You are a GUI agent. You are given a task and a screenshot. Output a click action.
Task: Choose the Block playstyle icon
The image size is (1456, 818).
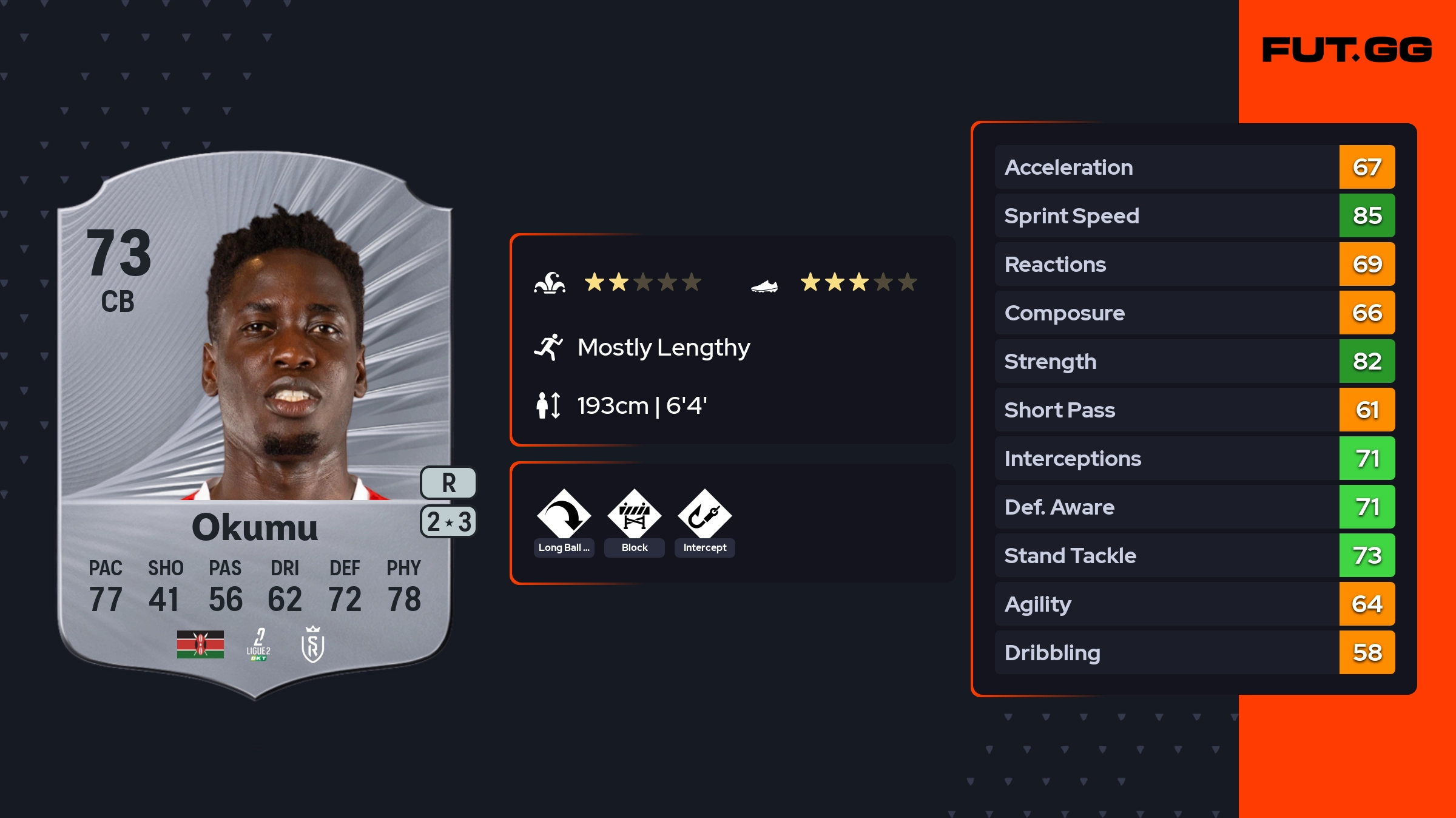pyautogui.click(x=635, y=516)
